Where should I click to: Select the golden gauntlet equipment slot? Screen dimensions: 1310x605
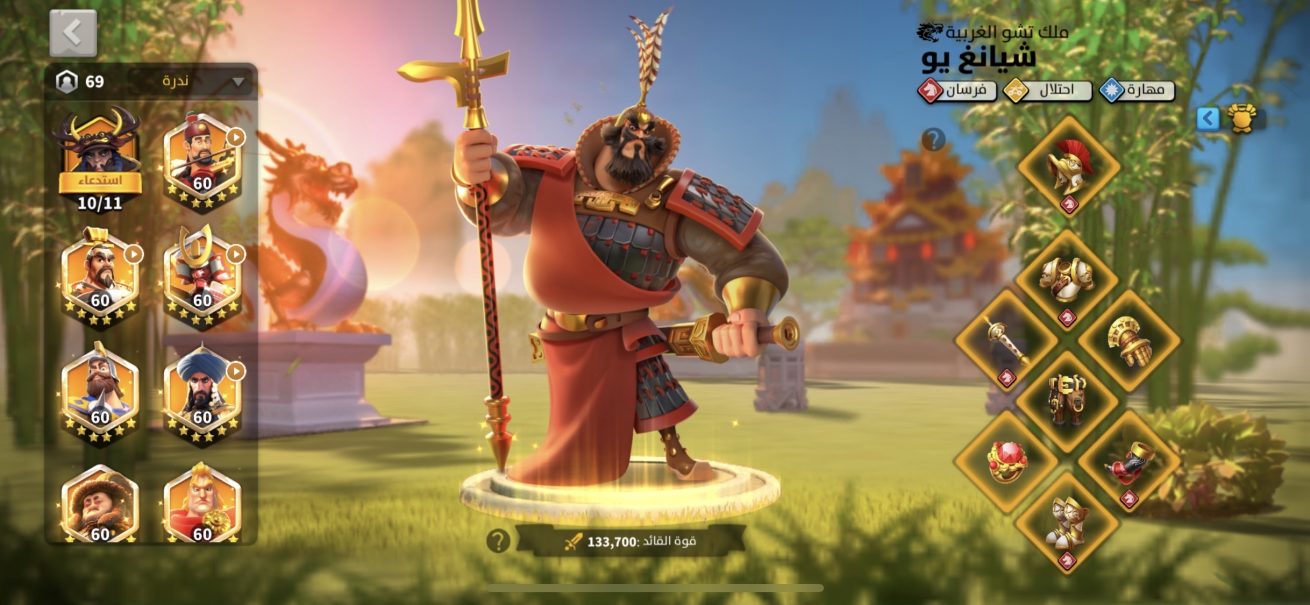click(x=1129, y=341)
